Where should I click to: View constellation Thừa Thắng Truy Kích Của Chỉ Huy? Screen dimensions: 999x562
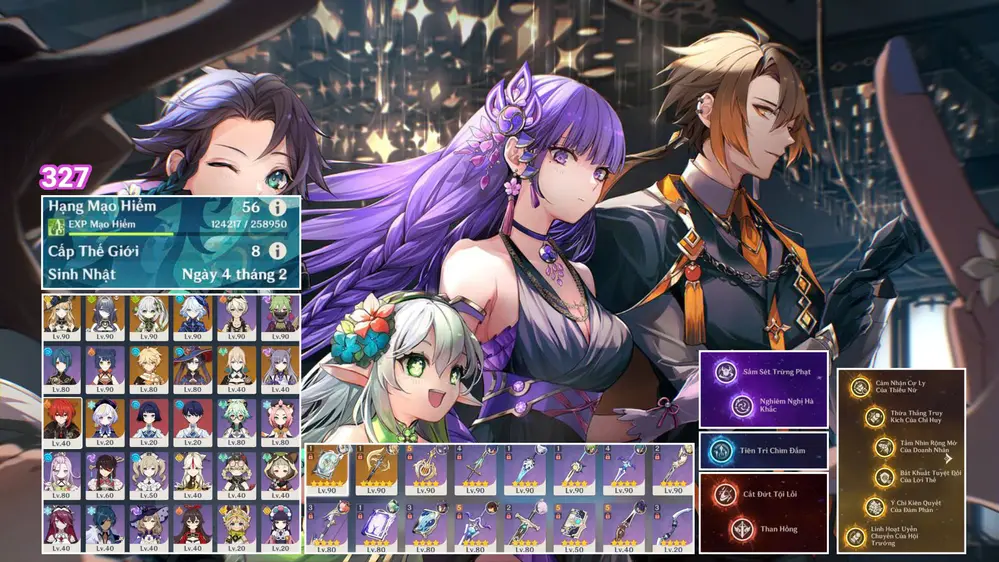[875, 417]
